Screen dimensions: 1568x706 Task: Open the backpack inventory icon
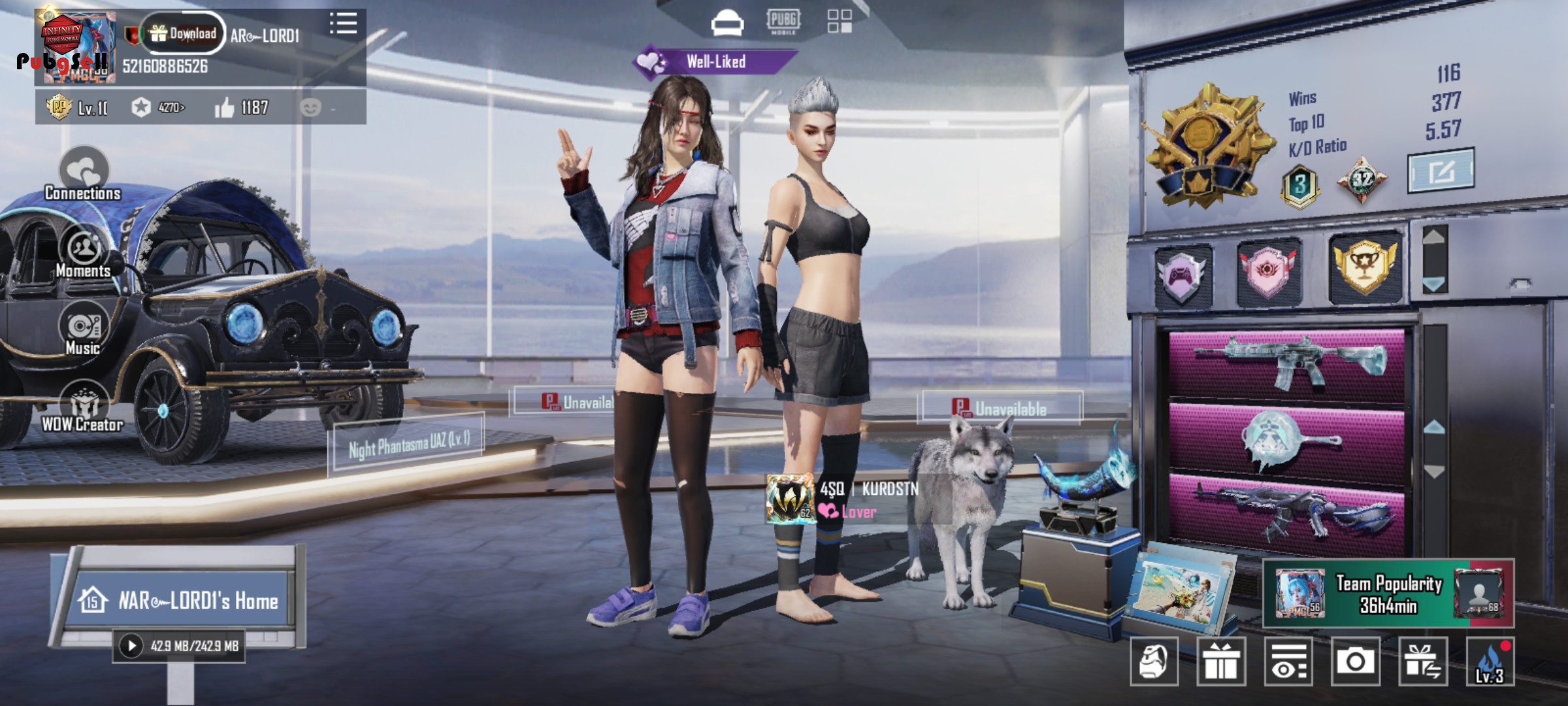(1154, 662)
